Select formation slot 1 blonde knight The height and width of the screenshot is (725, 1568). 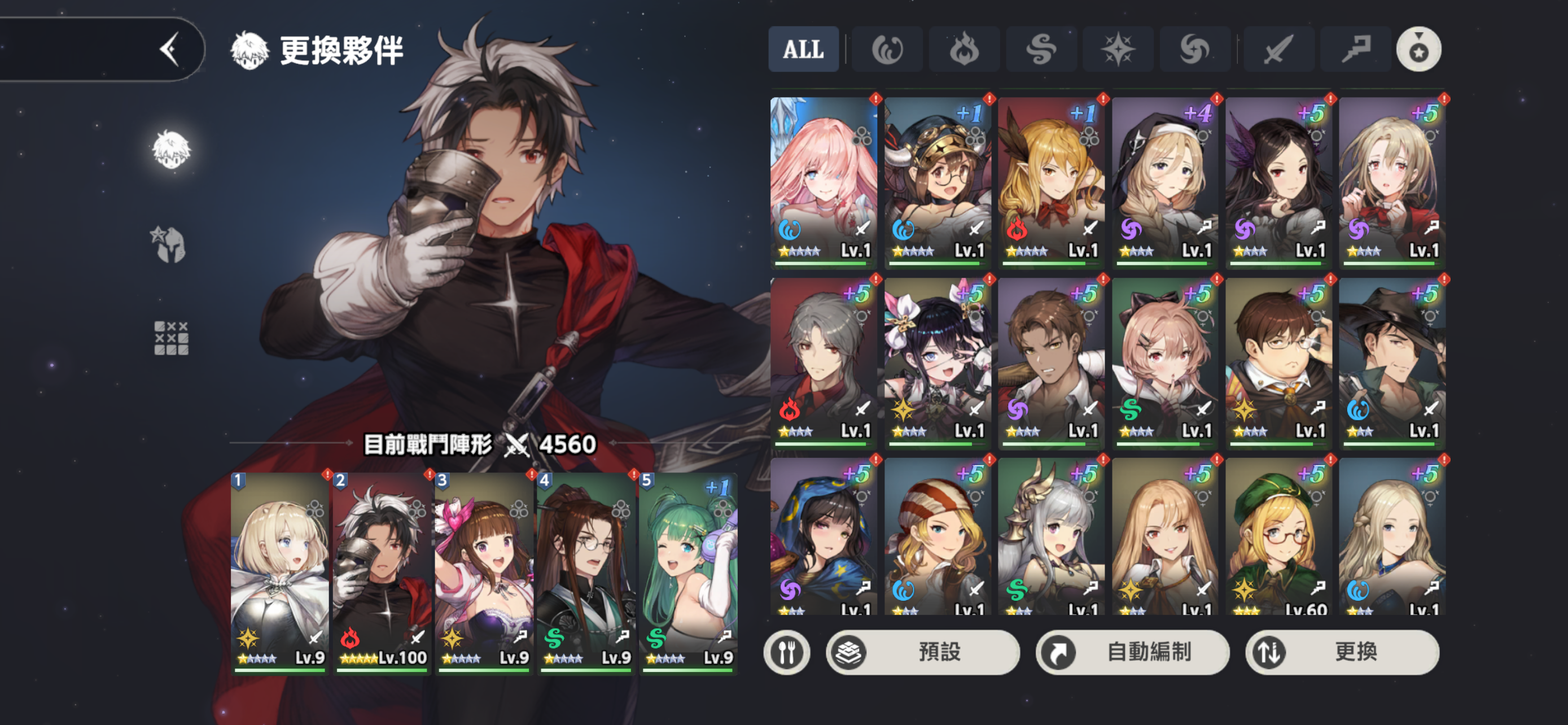280,572
